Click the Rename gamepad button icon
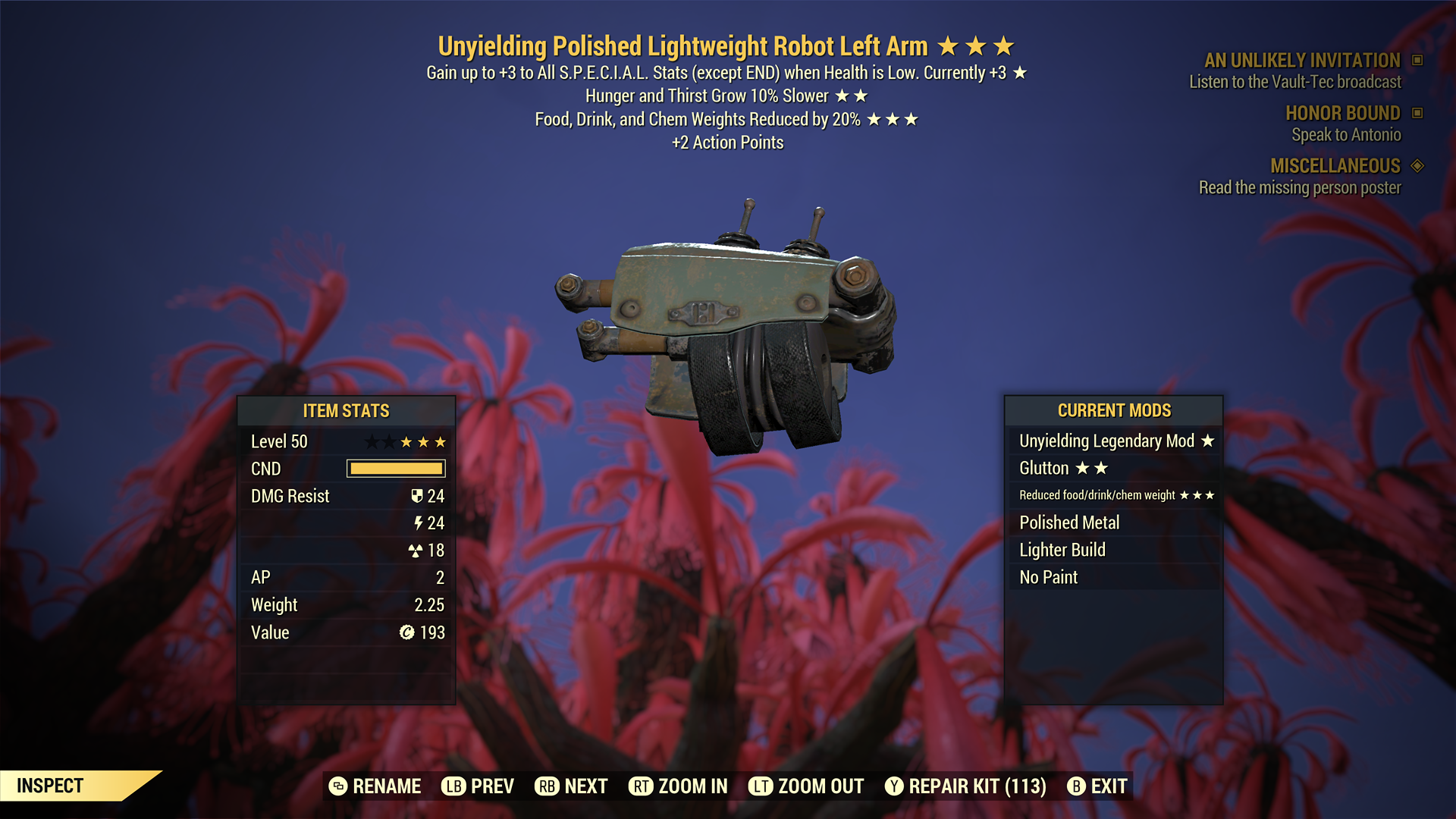The image size is (1456, 819). 336,786
